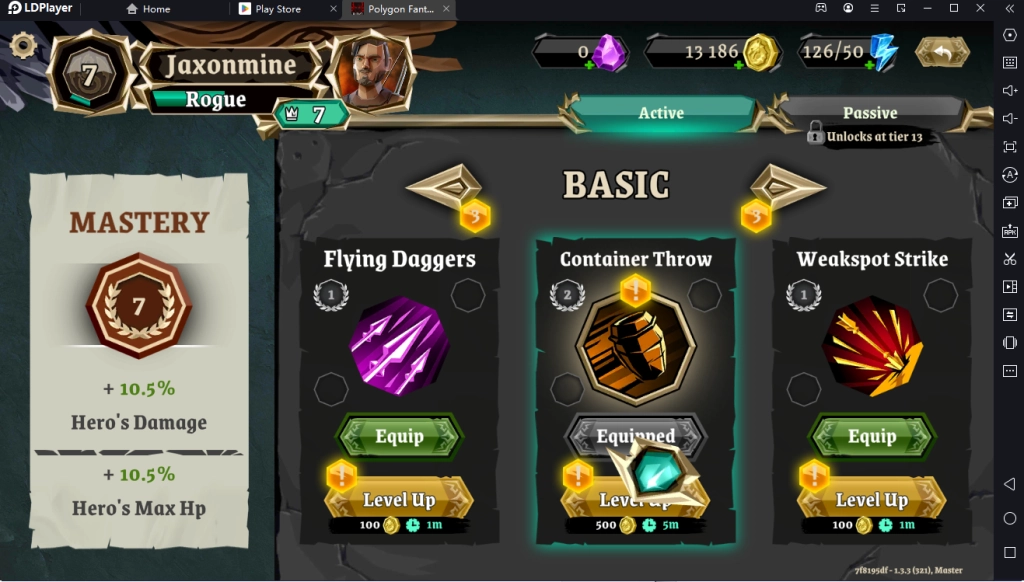Level up Weakspot Strike for 100 gold
Screen dimensions: 1024x582
point(872,500)
